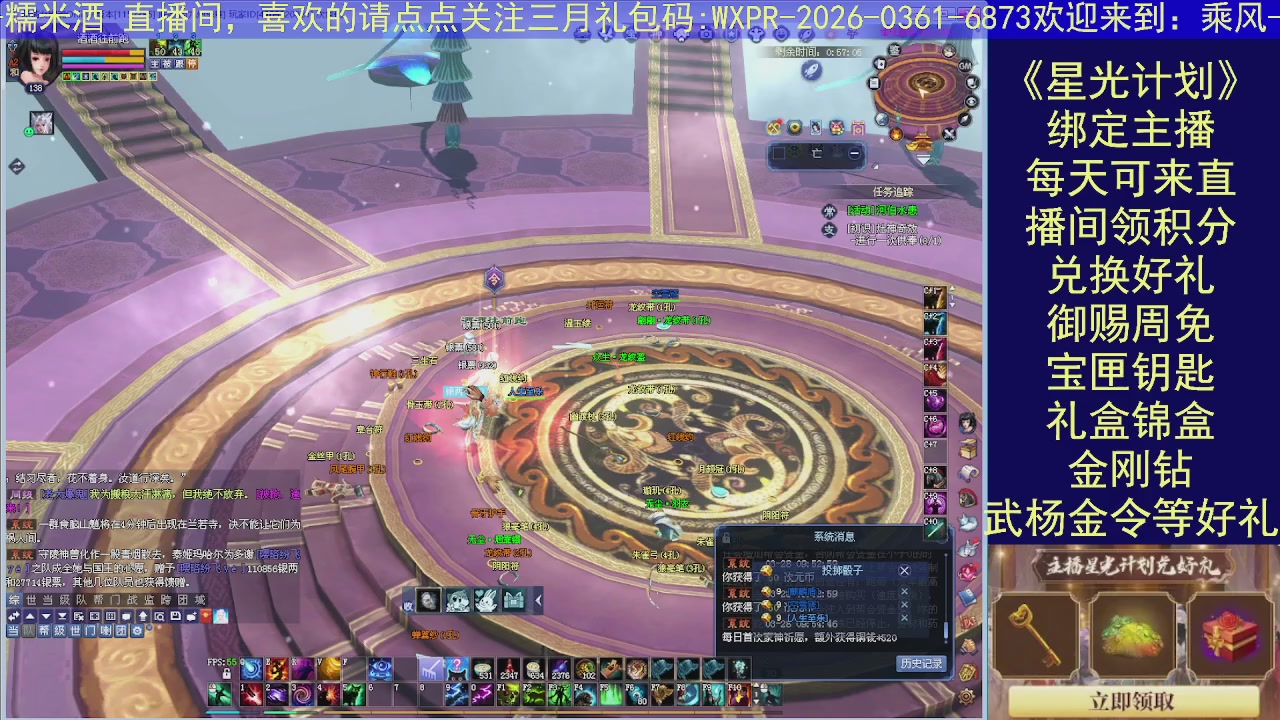Click the dice icon in the 投掷骰子 notification

coord(765,571)
